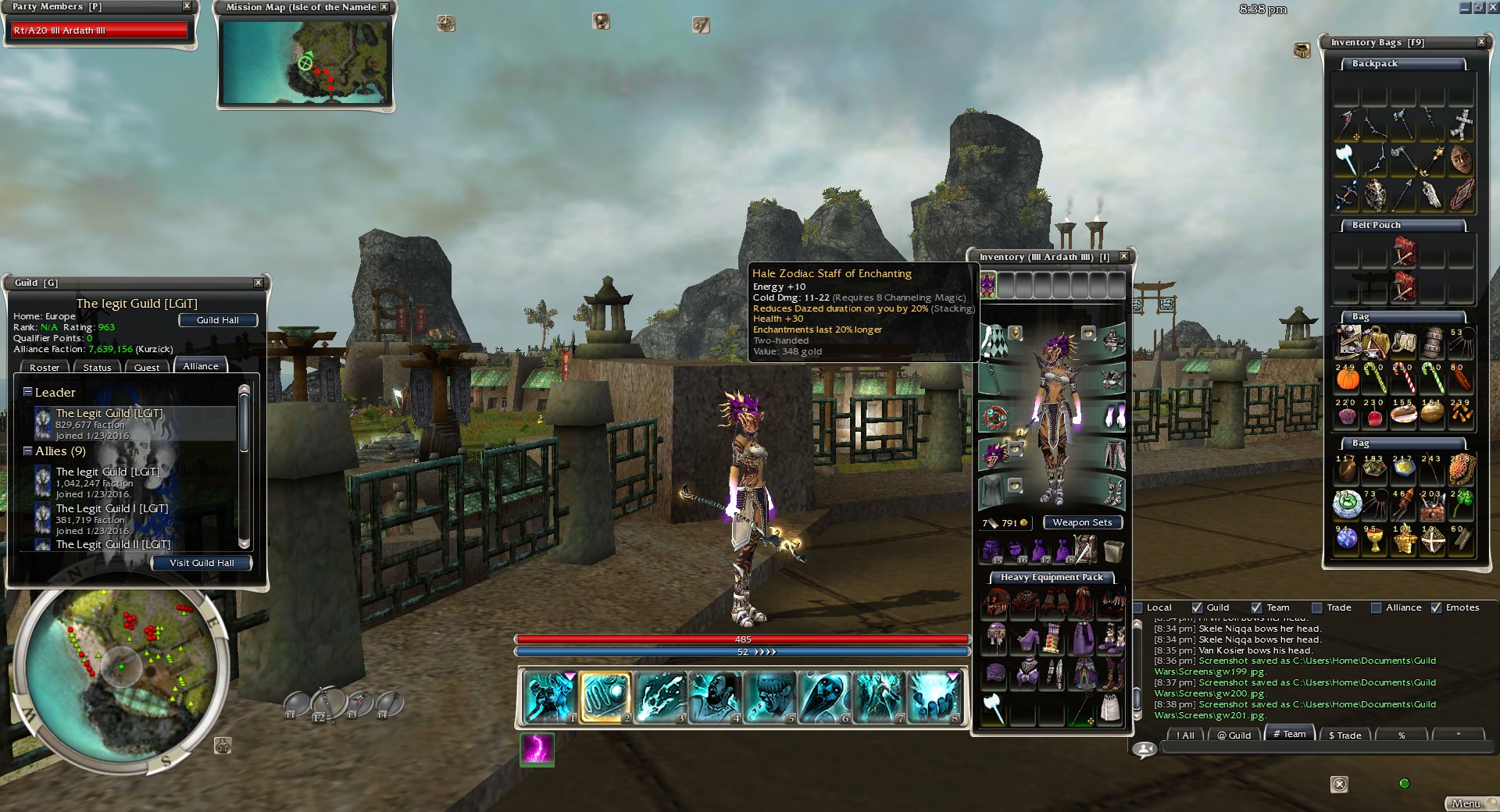Click the Visit Guild Hall button
1500x812 pixels.
202,563
